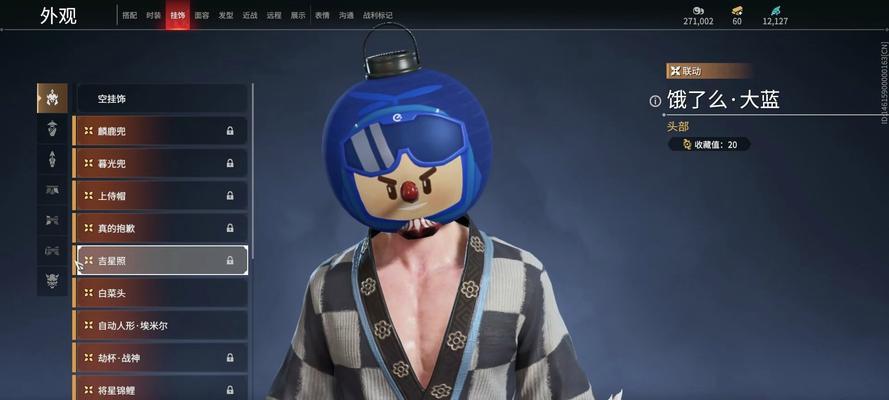Select the 面容 tab
Viewport: 889px width, 400px height.
pos(202,16)
